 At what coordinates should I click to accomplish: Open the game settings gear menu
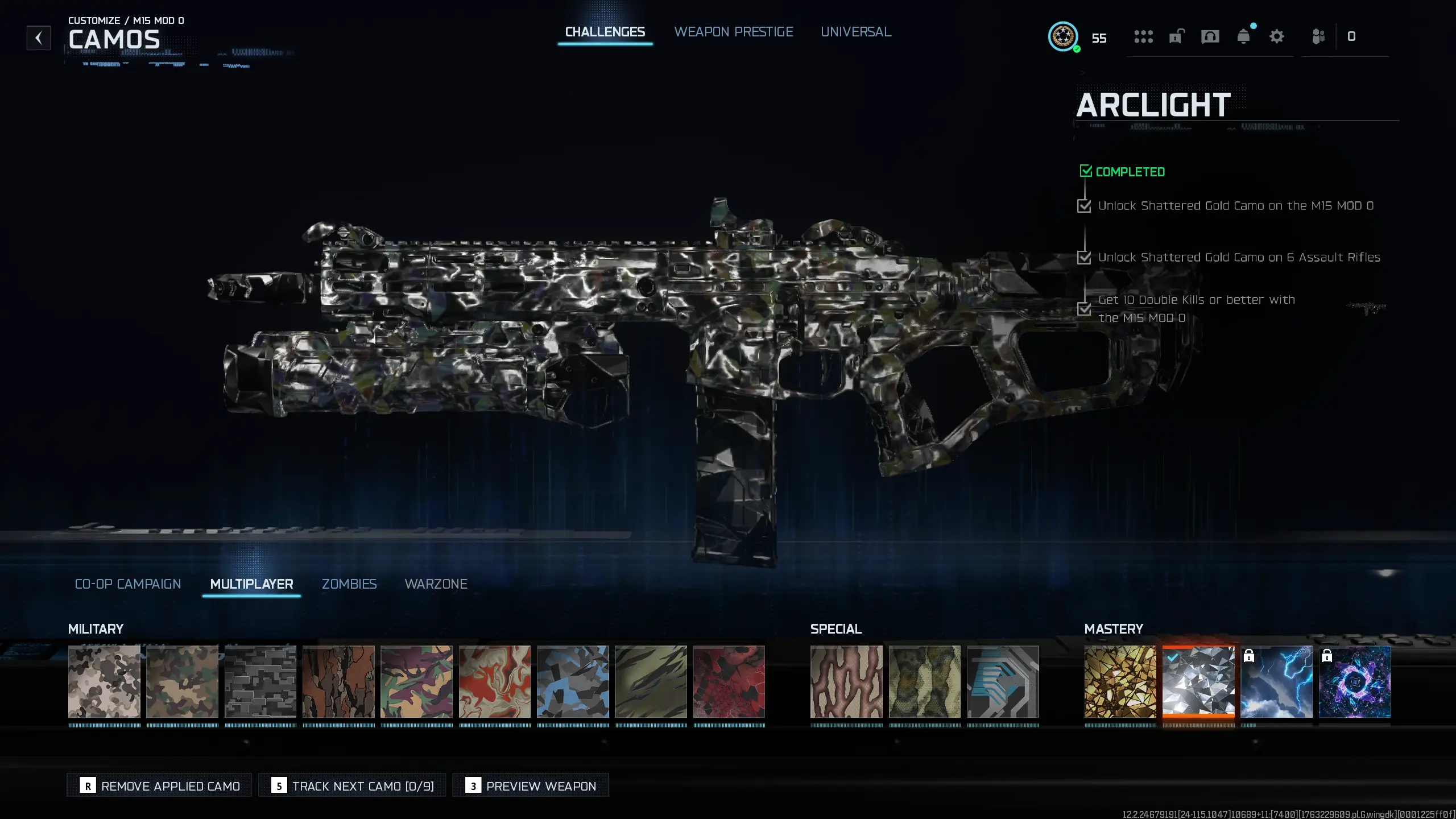point(1277,36)
